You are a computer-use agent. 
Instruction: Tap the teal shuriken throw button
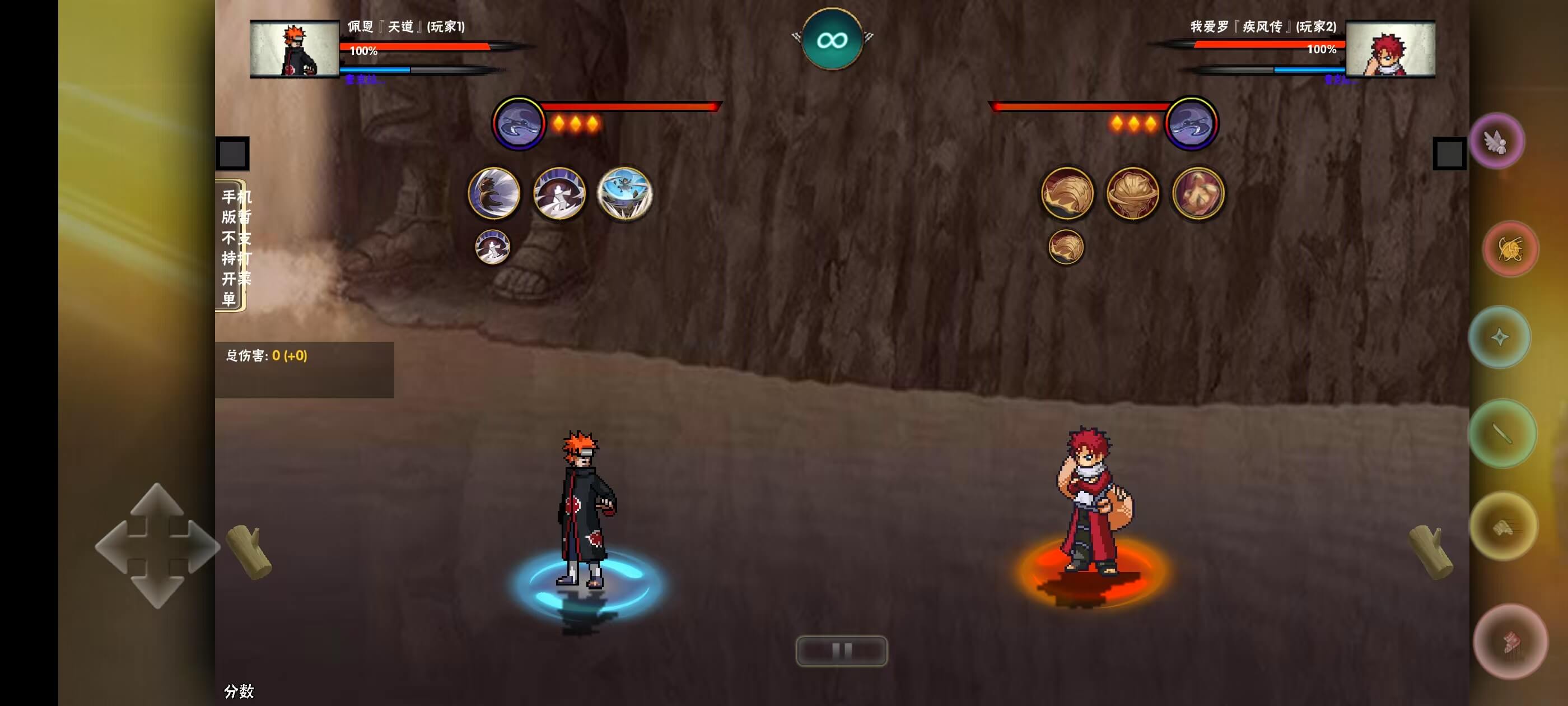coord(1500,337)
